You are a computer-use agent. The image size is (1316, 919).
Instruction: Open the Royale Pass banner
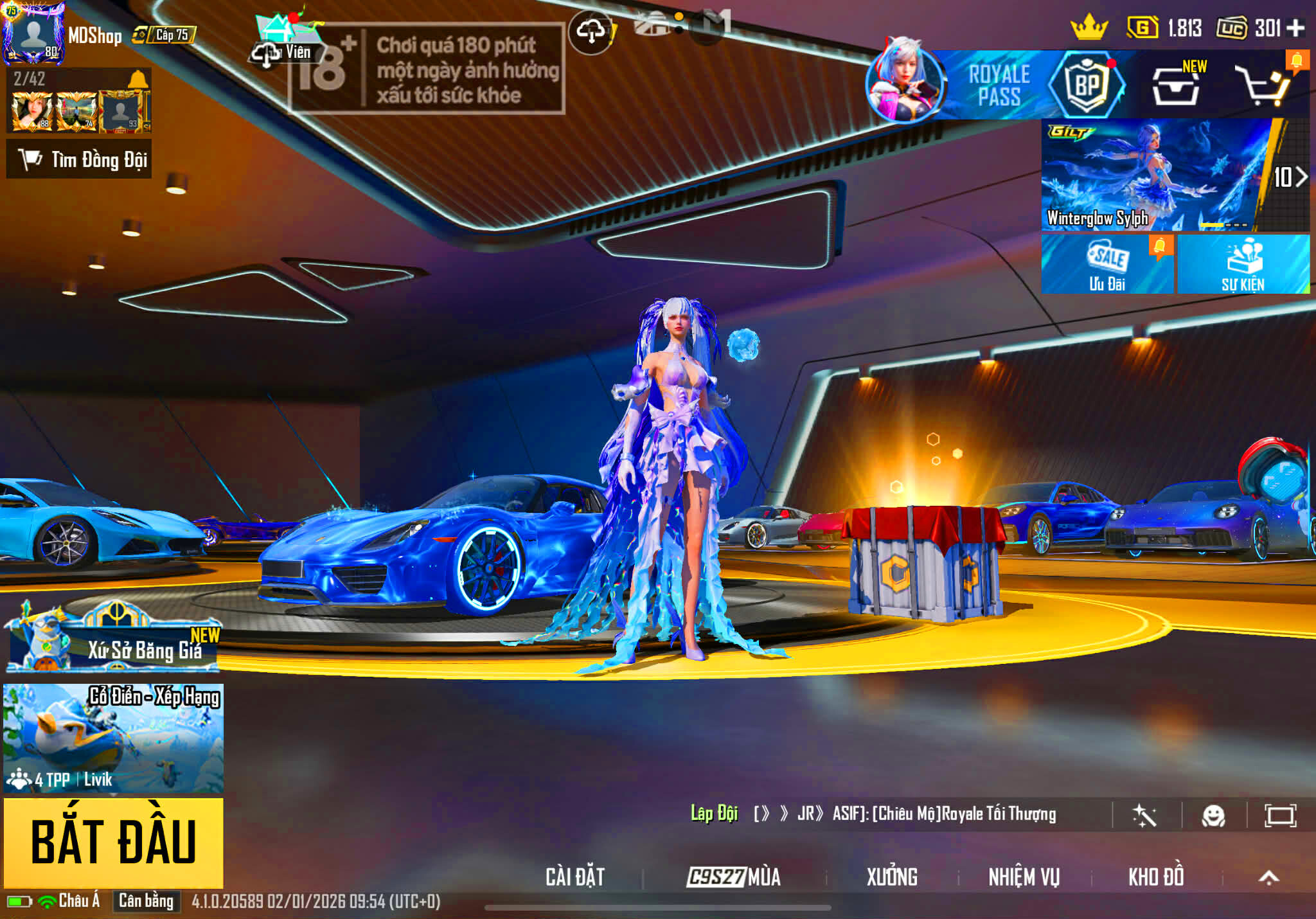tap(999, 85)
